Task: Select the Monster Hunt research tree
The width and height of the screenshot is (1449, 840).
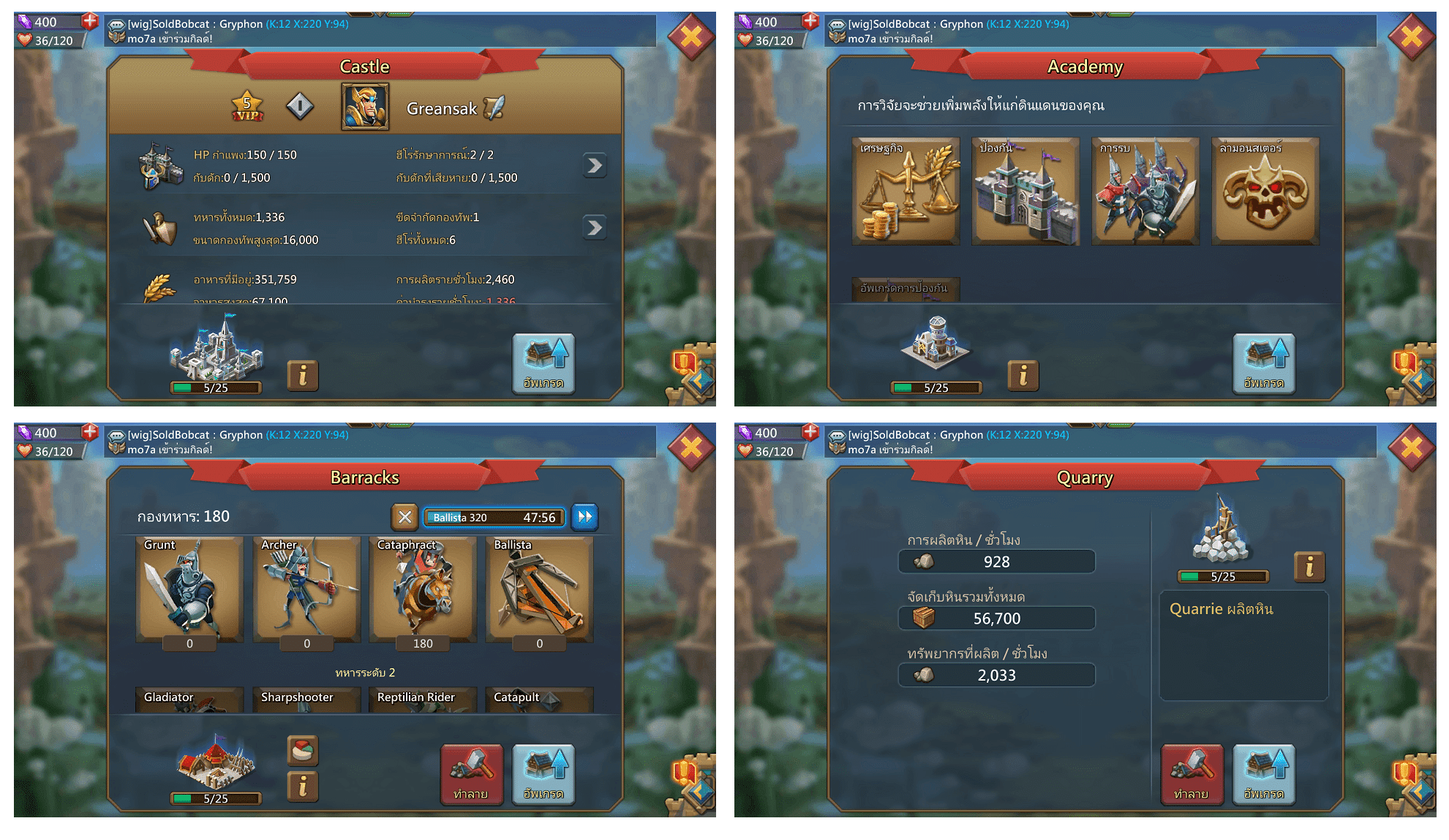Action: (1265, 192)
